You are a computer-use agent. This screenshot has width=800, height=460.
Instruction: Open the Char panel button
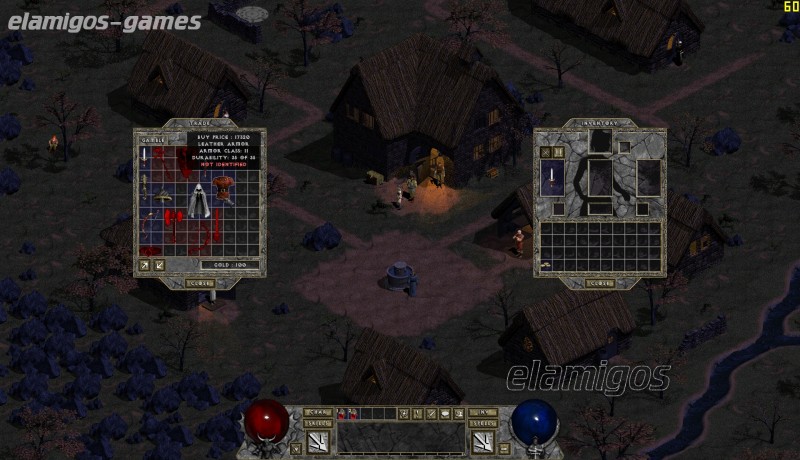pos(318,411)
